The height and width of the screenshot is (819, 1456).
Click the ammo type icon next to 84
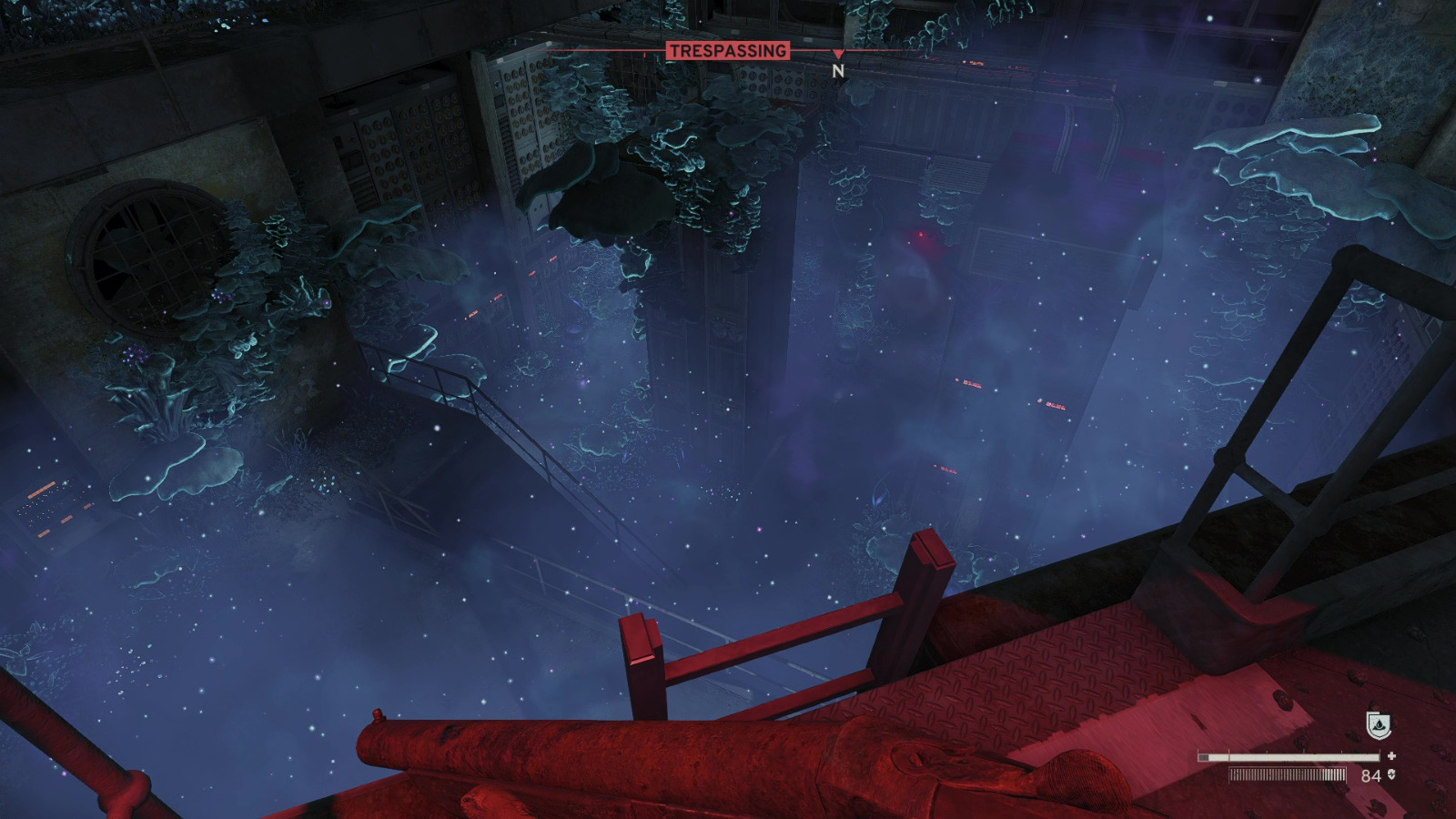pos(1391,774)
